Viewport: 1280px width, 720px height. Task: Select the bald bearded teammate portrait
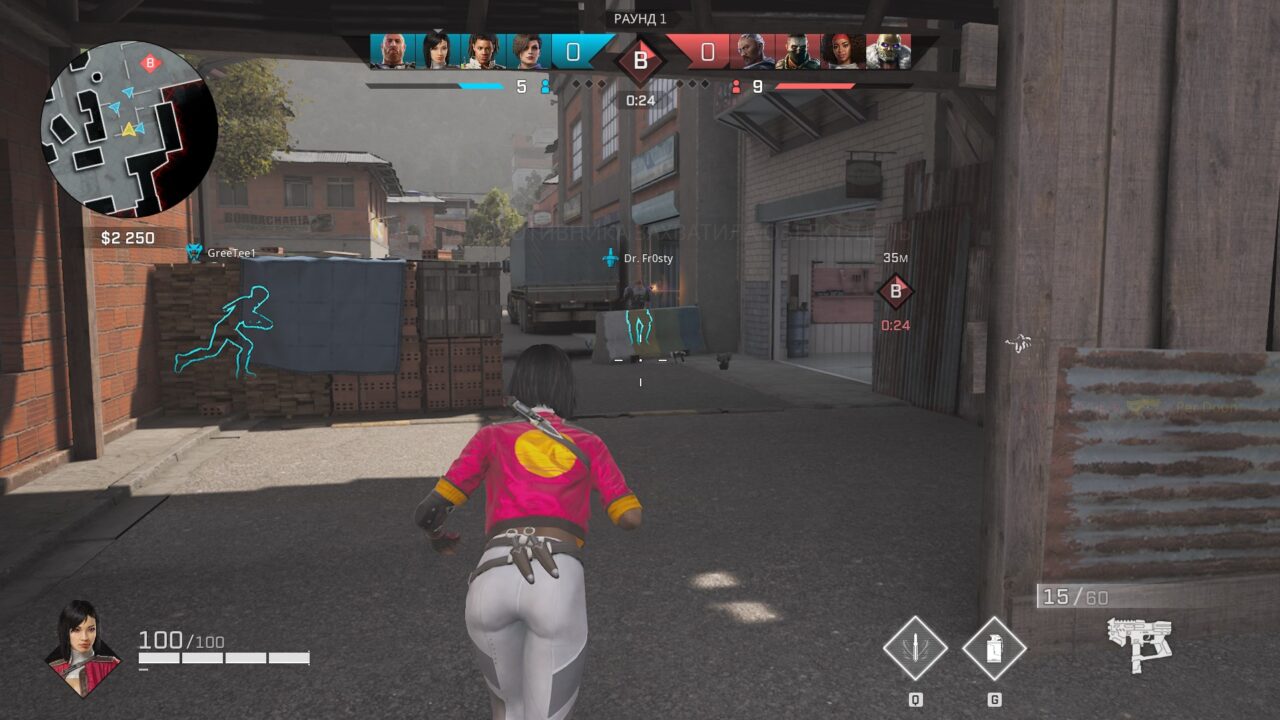[x=393, y=52]
